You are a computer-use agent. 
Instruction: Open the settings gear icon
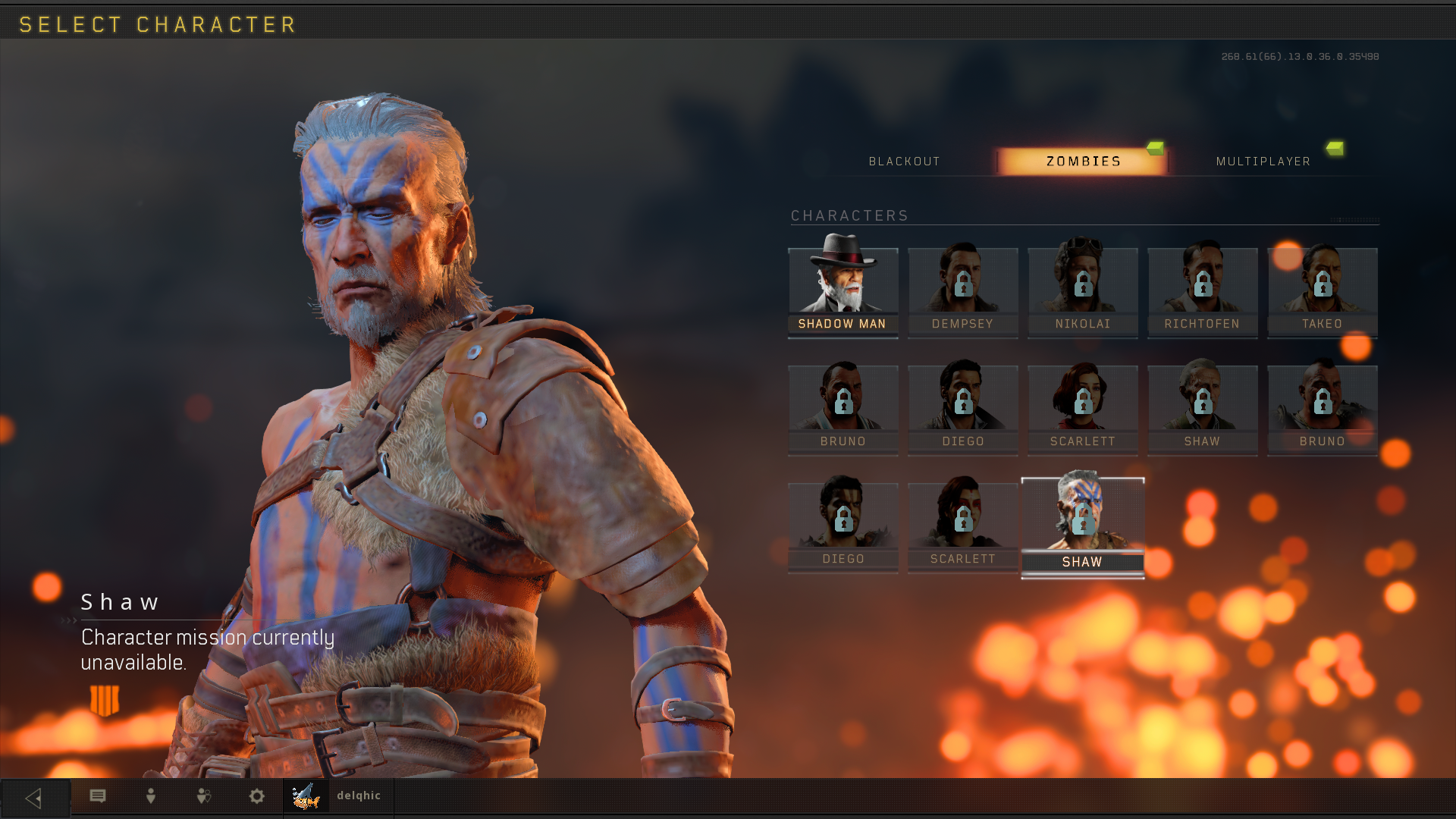click(256, 796)
